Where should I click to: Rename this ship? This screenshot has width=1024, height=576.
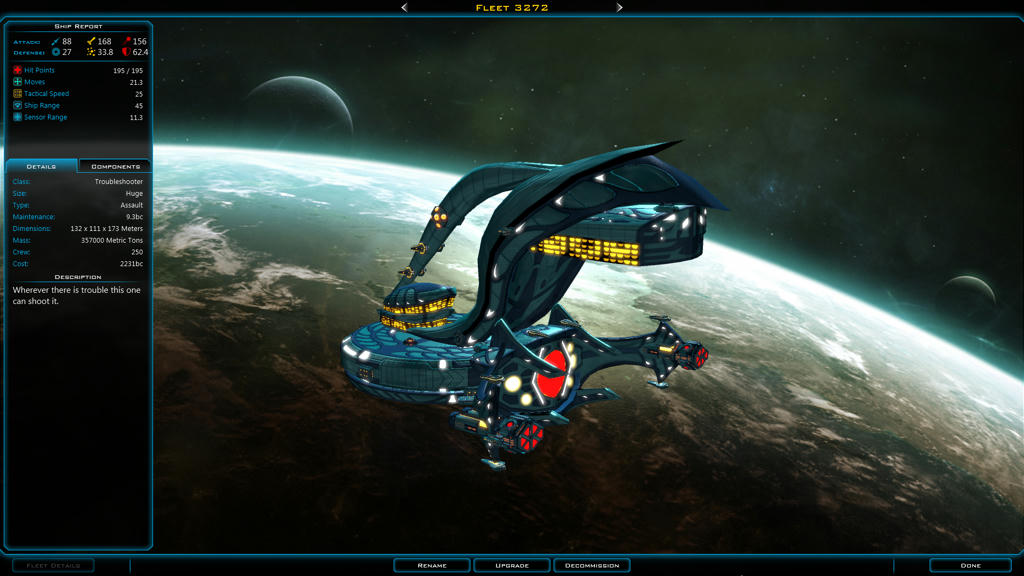tap(432, 565)
